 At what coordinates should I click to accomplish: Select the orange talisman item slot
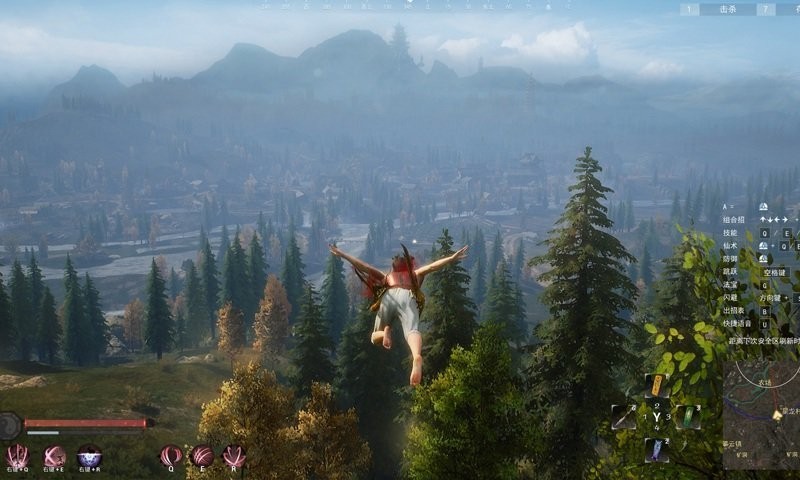pos(657,385)
